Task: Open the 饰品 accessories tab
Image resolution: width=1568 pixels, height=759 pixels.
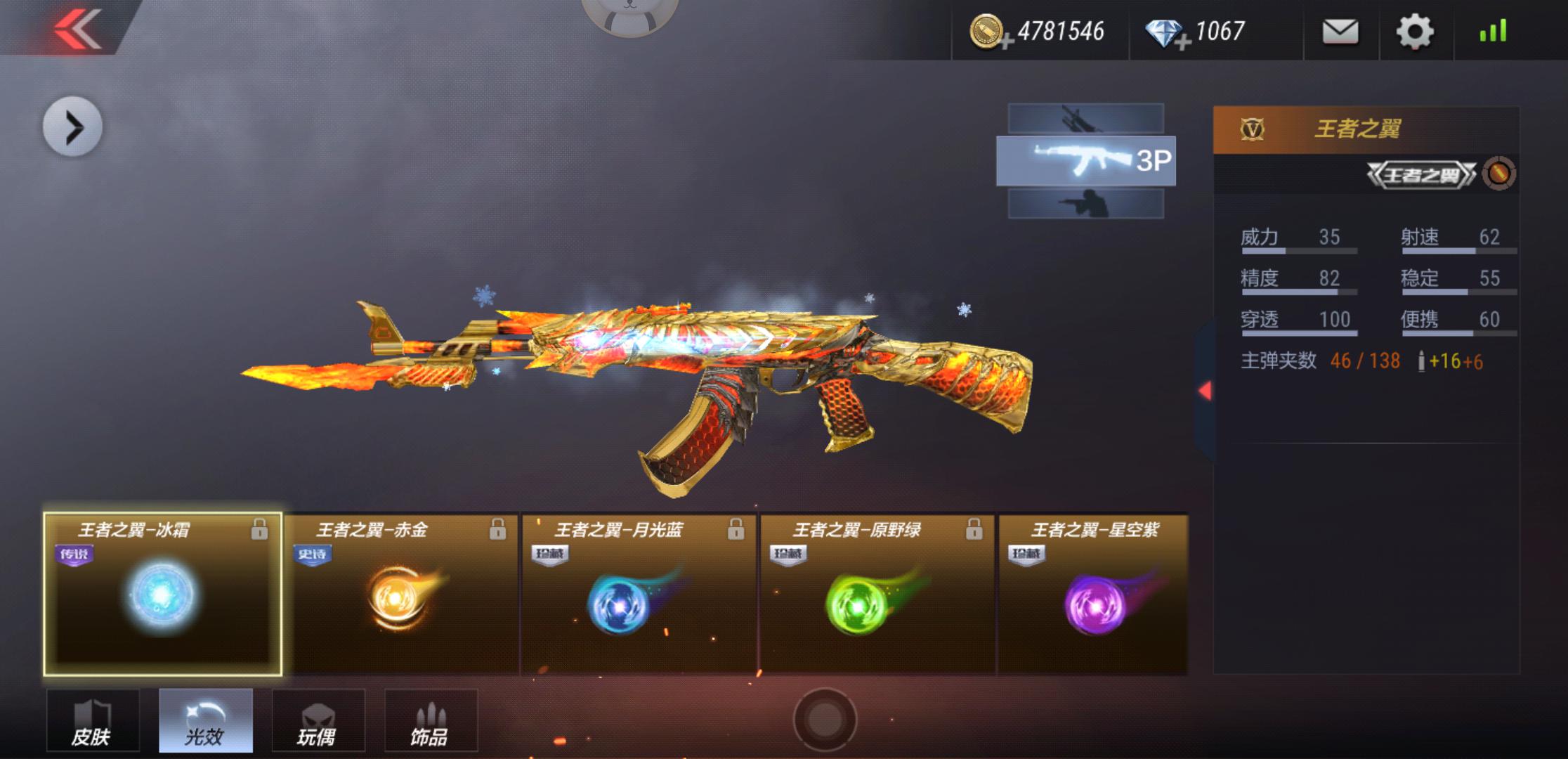Action: click(431, 720)
